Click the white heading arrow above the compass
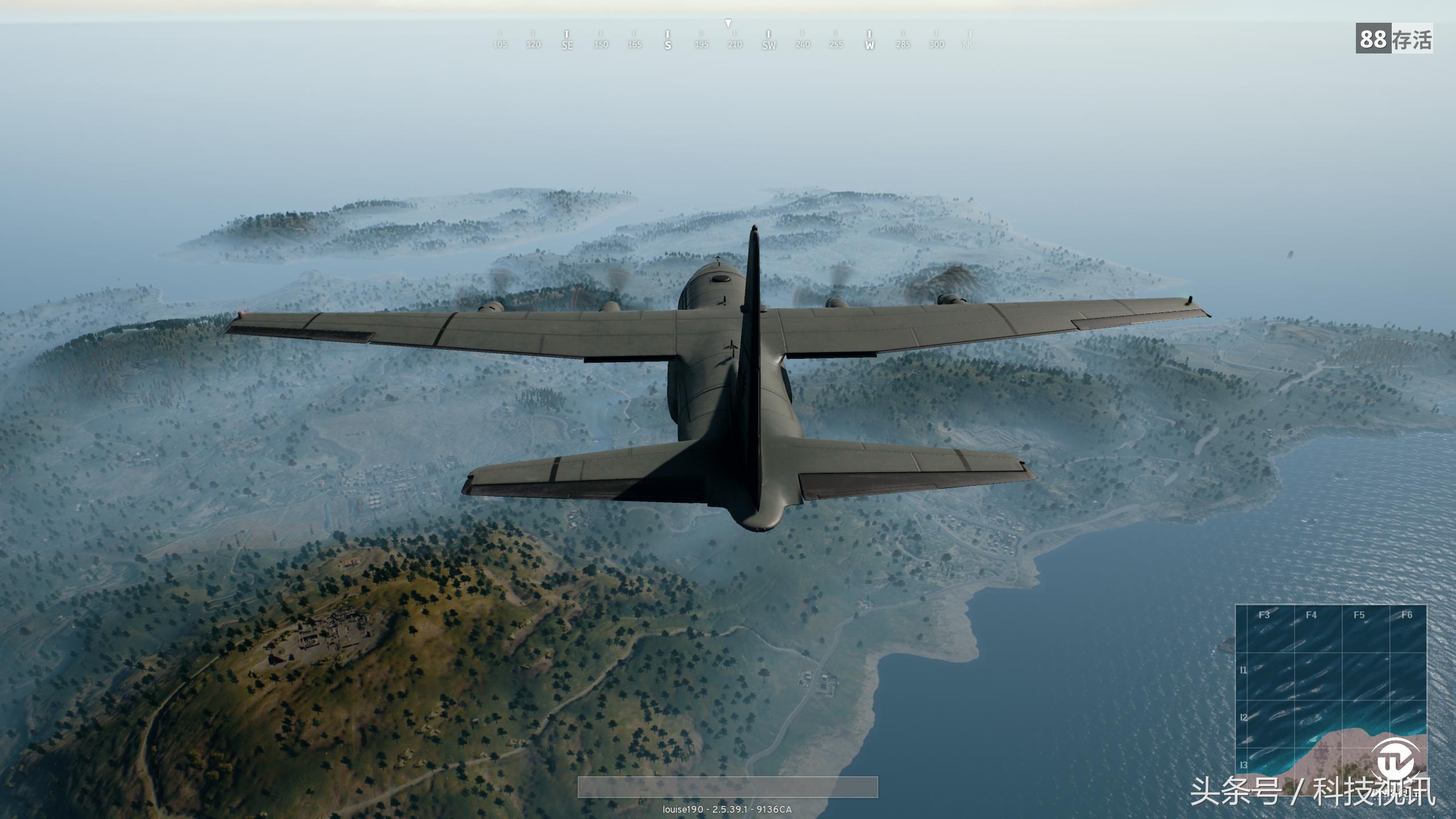The image size is (1456, 819). tap(729, 24)
